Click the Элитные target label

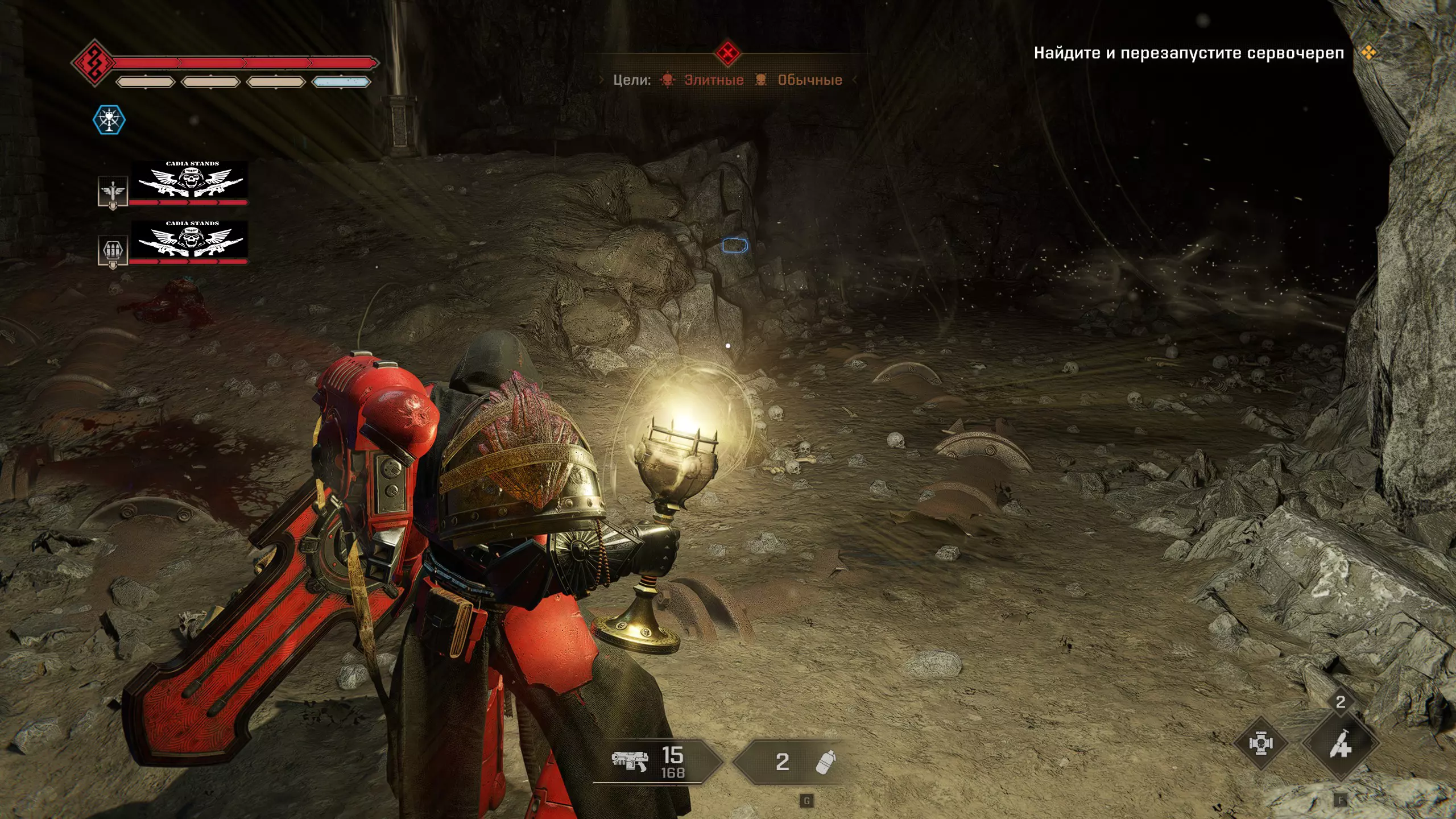click(x=713, y=80)
